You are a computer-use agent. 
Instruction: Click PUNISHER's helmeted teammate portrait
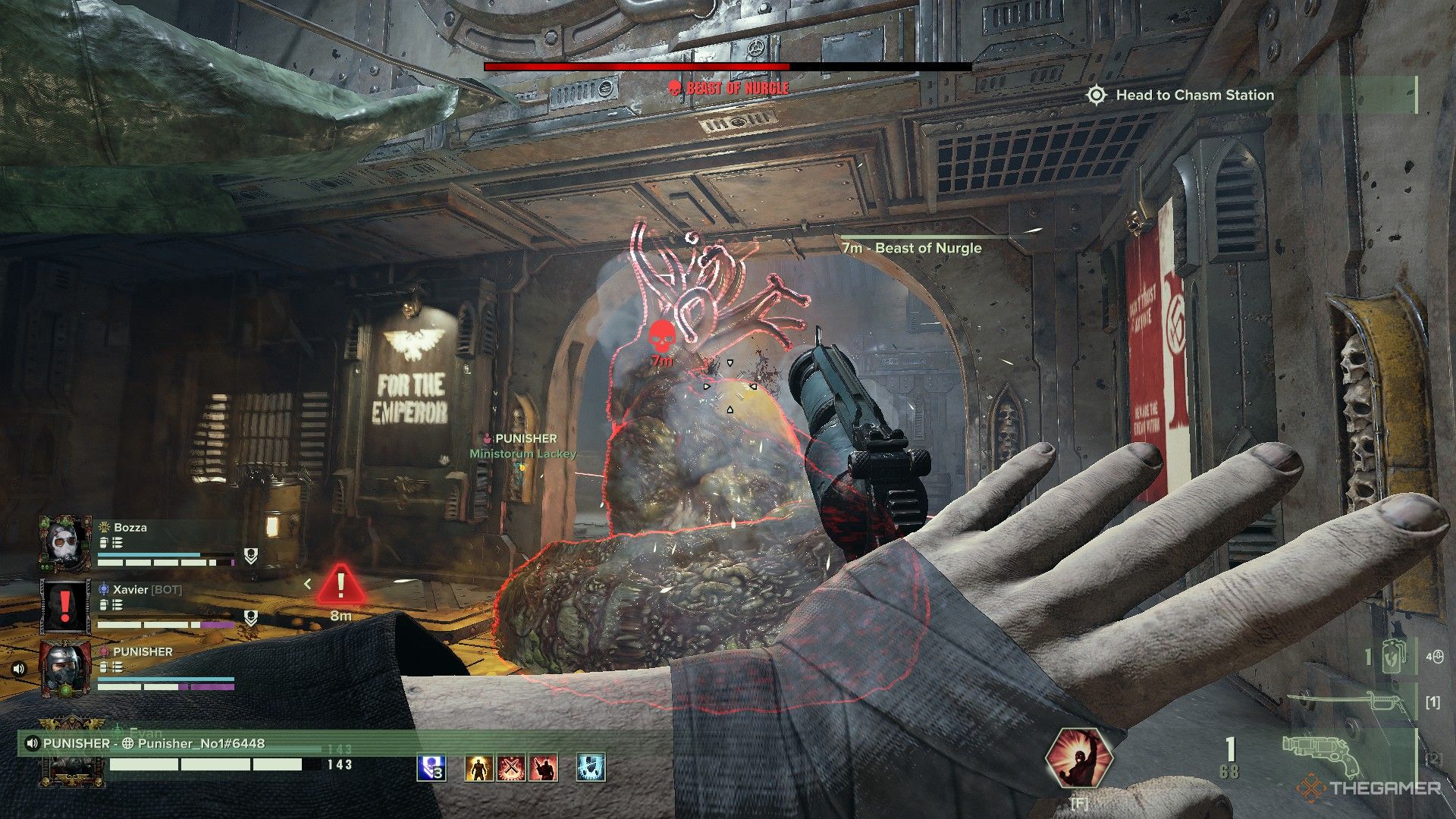tap(65, 668)
